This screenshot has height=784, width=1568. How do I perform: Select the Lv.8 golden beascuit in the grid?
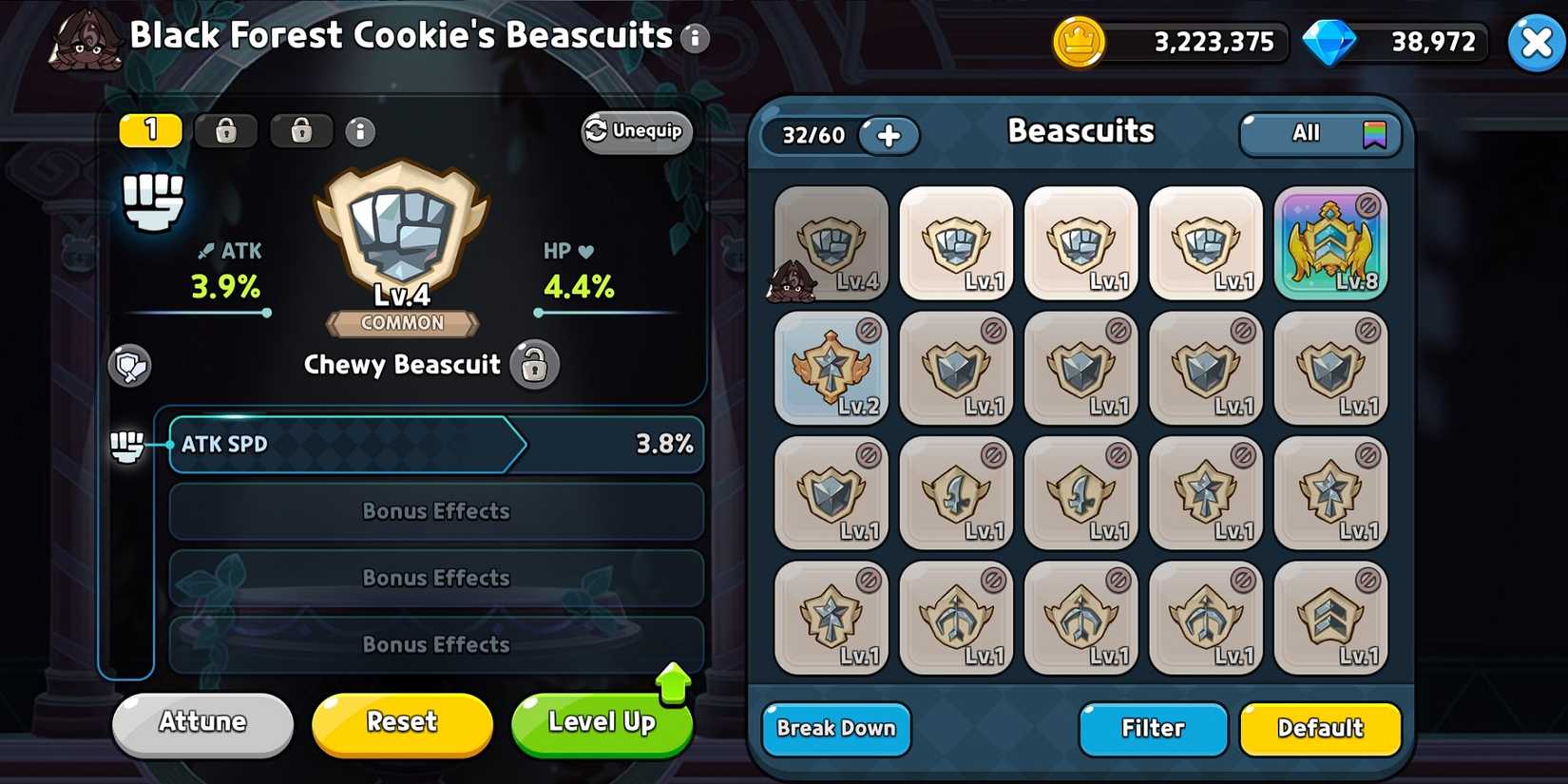[1331, 242]
